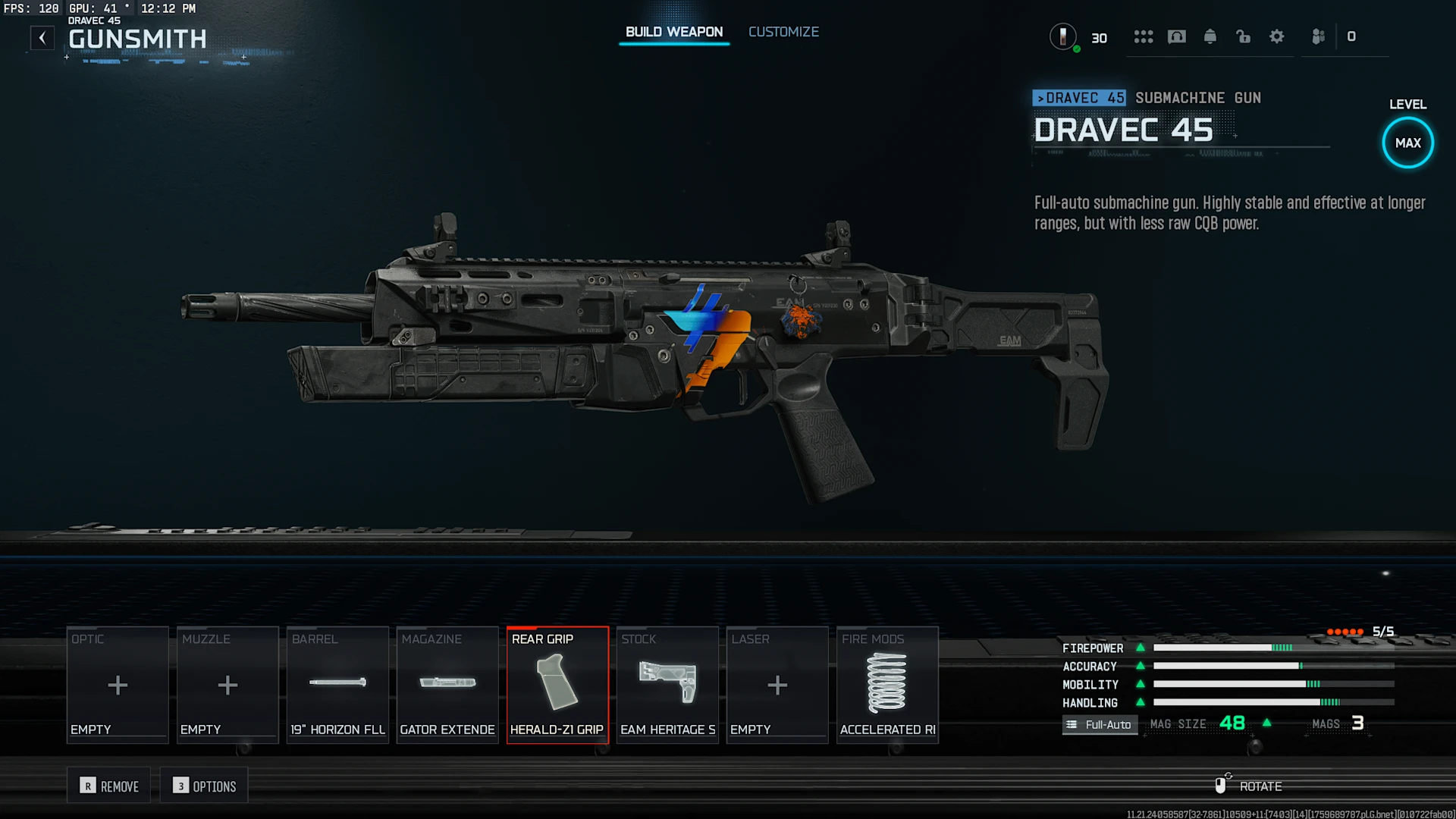Go back from the Gunsmith screen
Image resolution: width=1456 pixels, height=819 pixels.
[42, 37]
